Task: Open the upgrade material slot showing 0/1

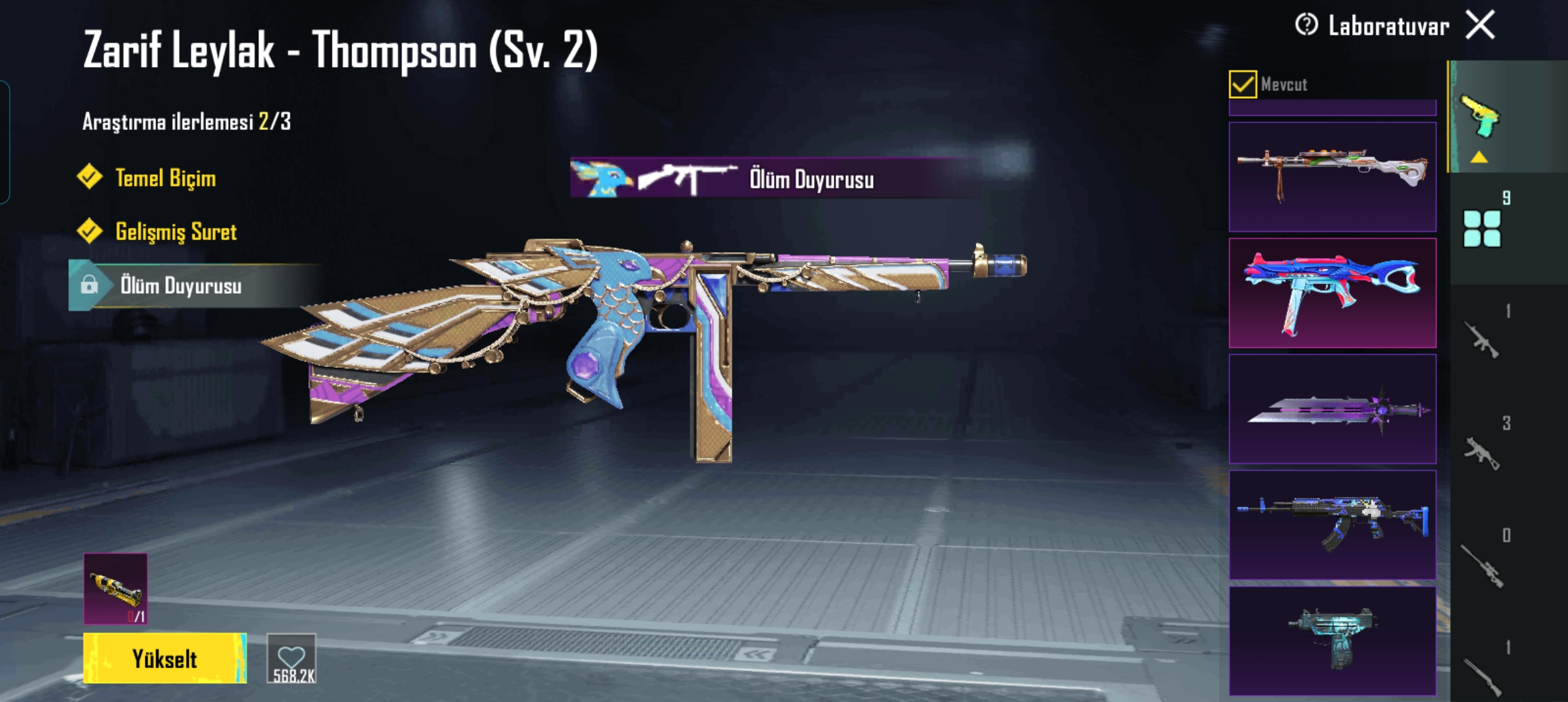Action: (x=116, y=589)
